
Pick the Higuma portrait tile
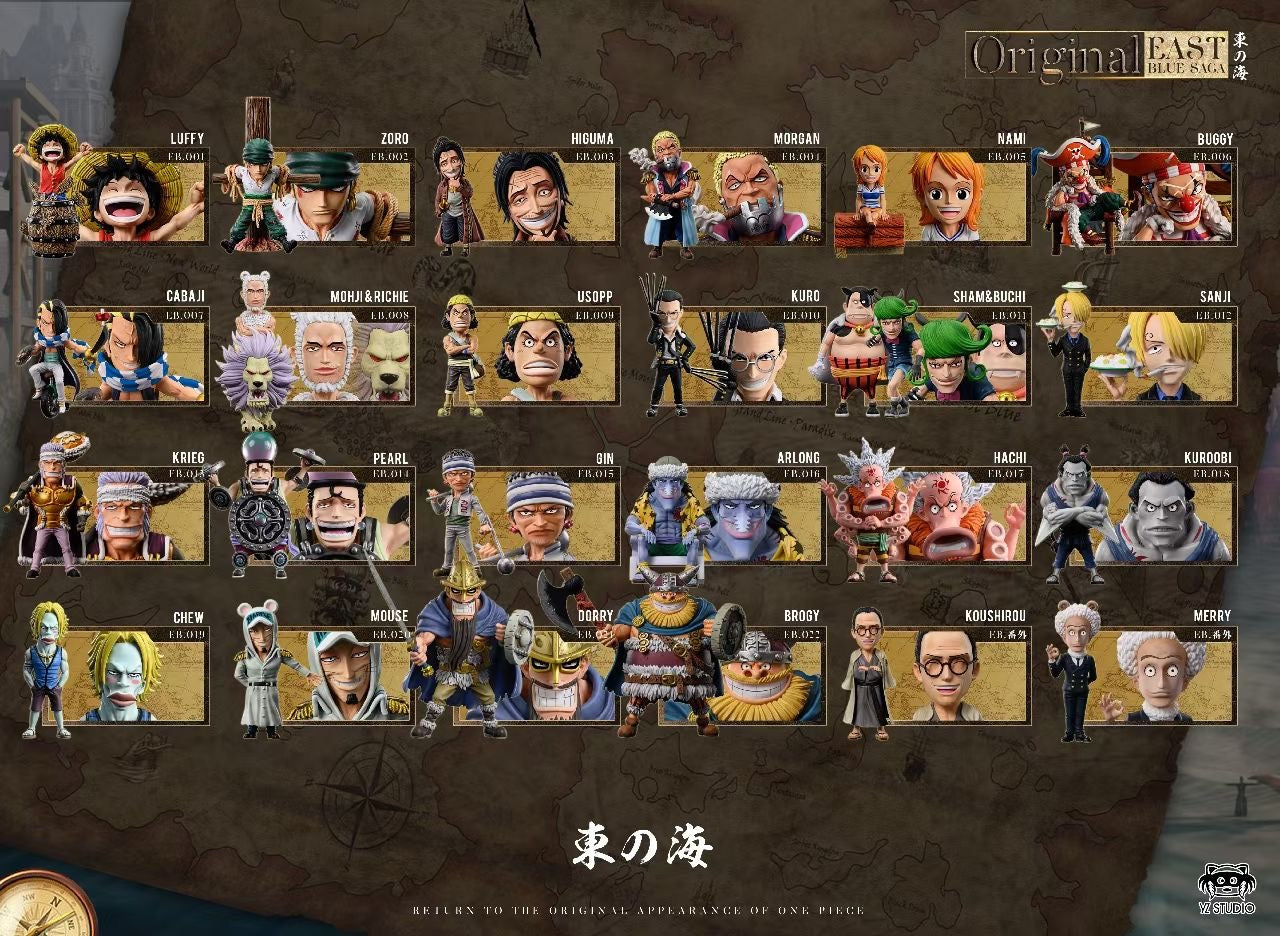(x=540, y=196)
